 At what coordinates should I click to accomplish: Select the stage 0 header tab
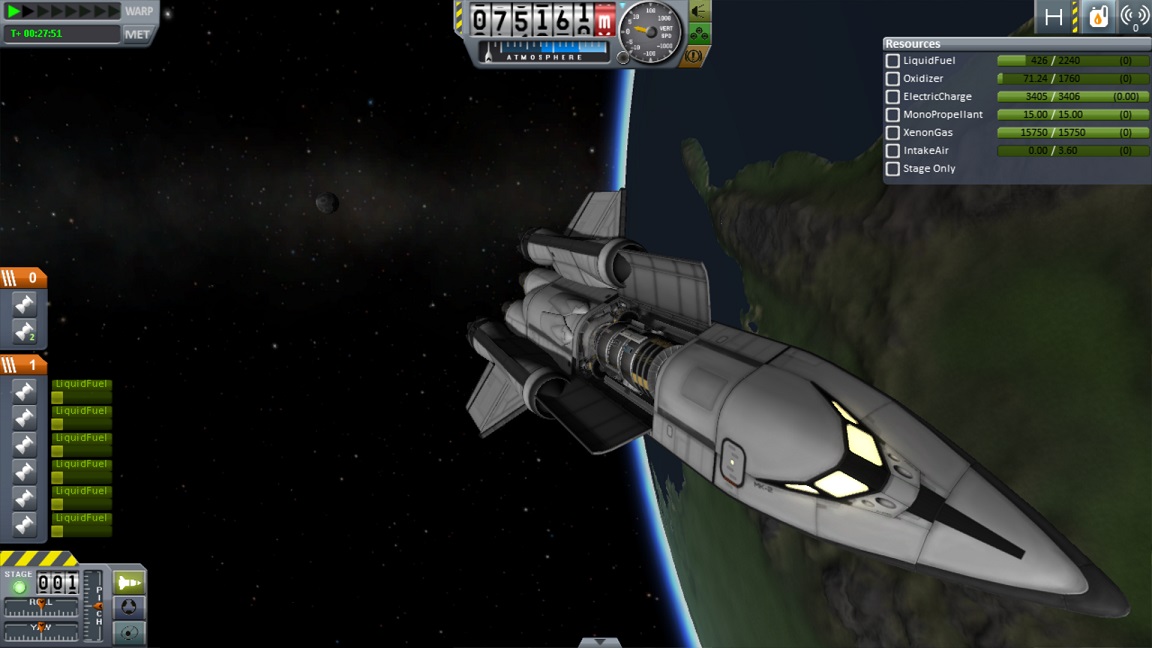tap(23, 278)
